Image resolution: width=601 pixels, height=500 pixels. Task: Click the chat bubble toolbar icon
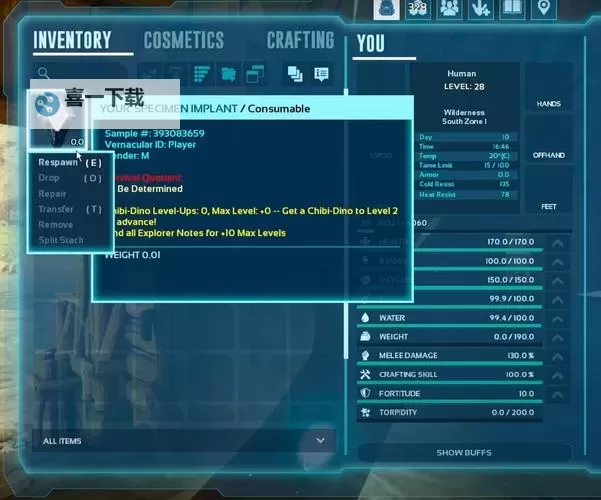321,73
